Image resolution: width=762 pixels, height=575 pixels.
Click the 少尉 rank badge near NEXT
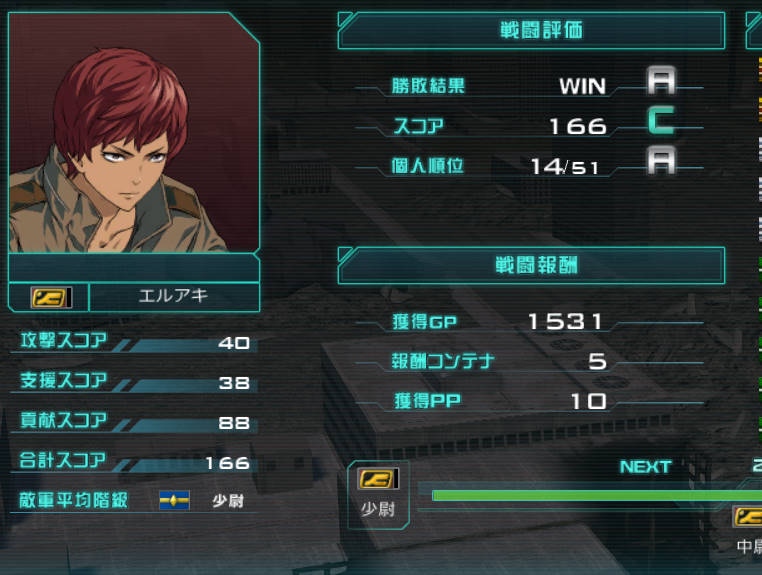click(x=378, y=479)
